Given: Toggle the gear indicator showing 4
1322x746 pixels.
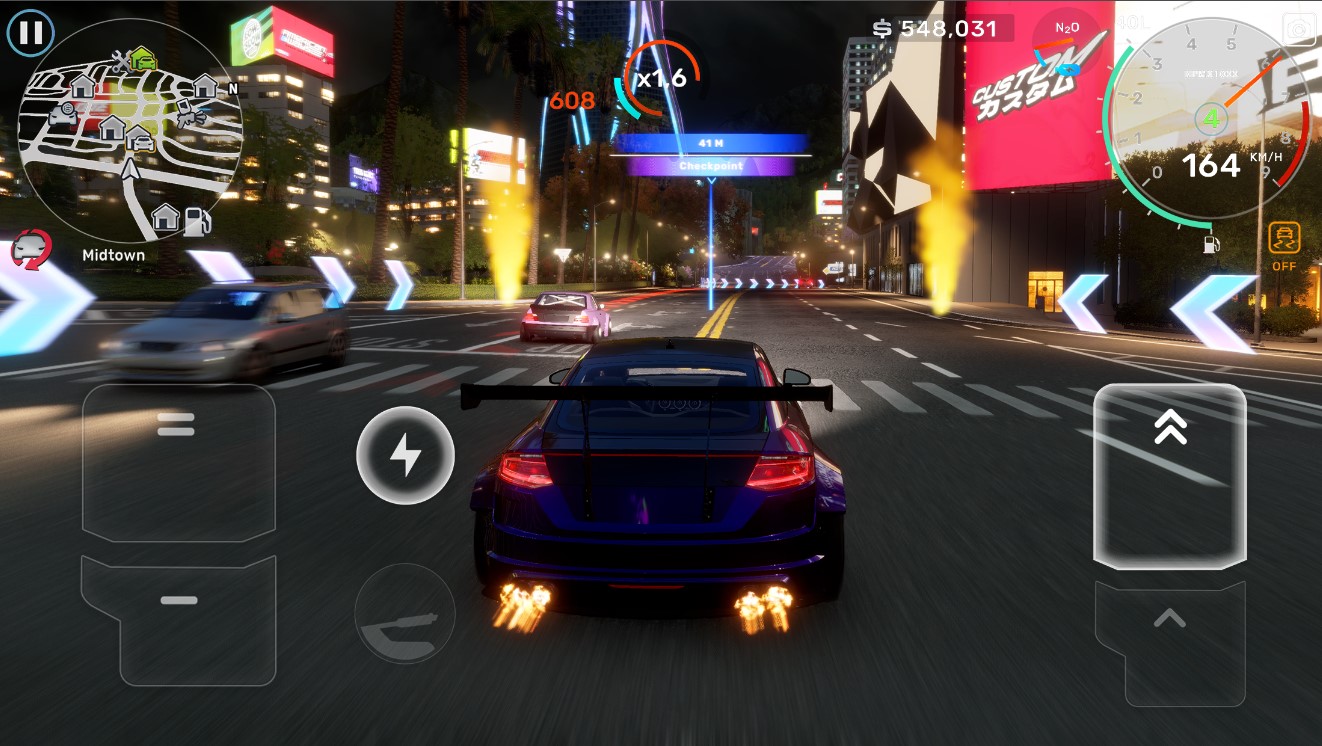Looking at the screenshot, I should (x=1209, y=118).
